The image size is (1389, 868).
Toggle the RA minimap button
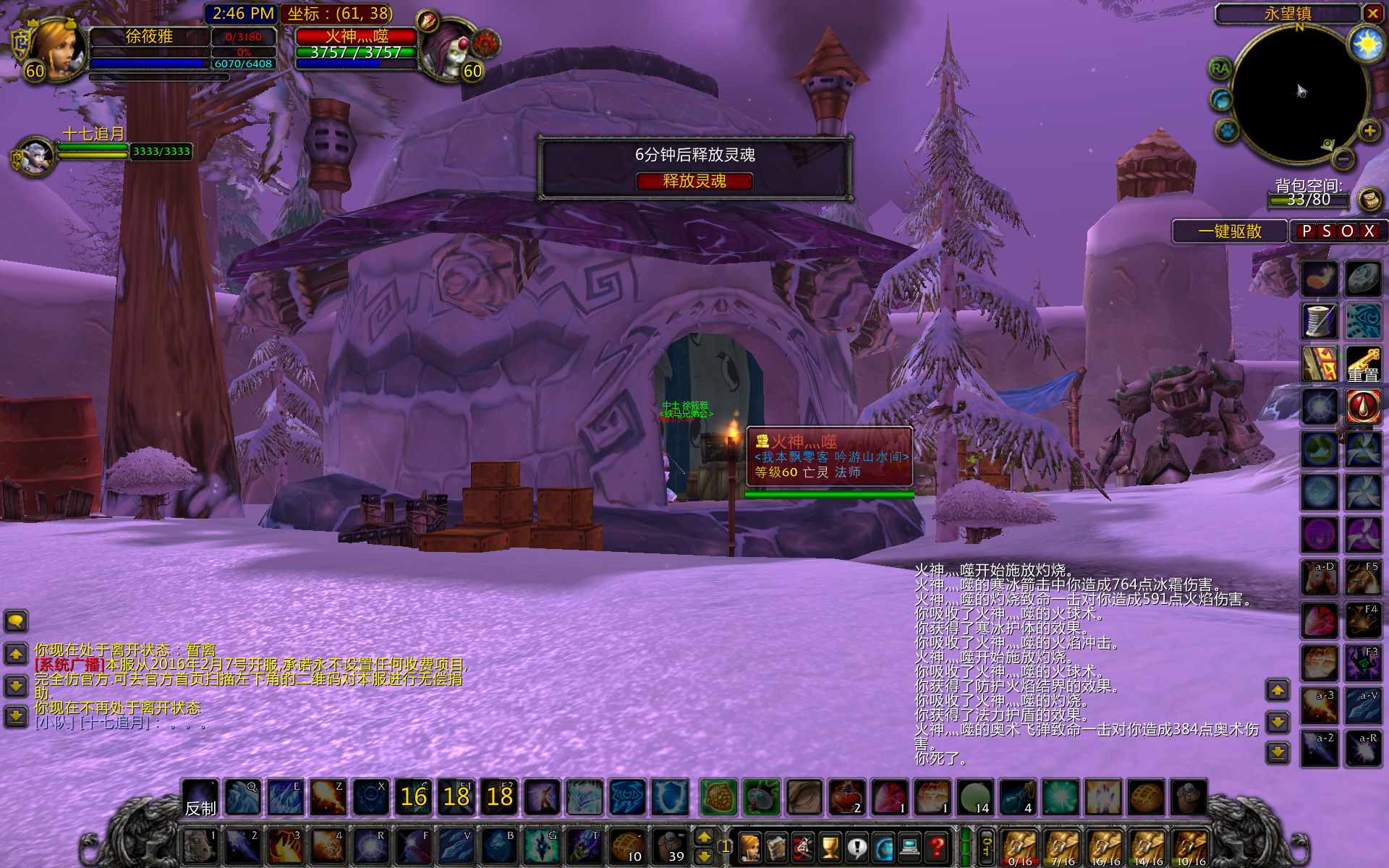coord(1220,69)
